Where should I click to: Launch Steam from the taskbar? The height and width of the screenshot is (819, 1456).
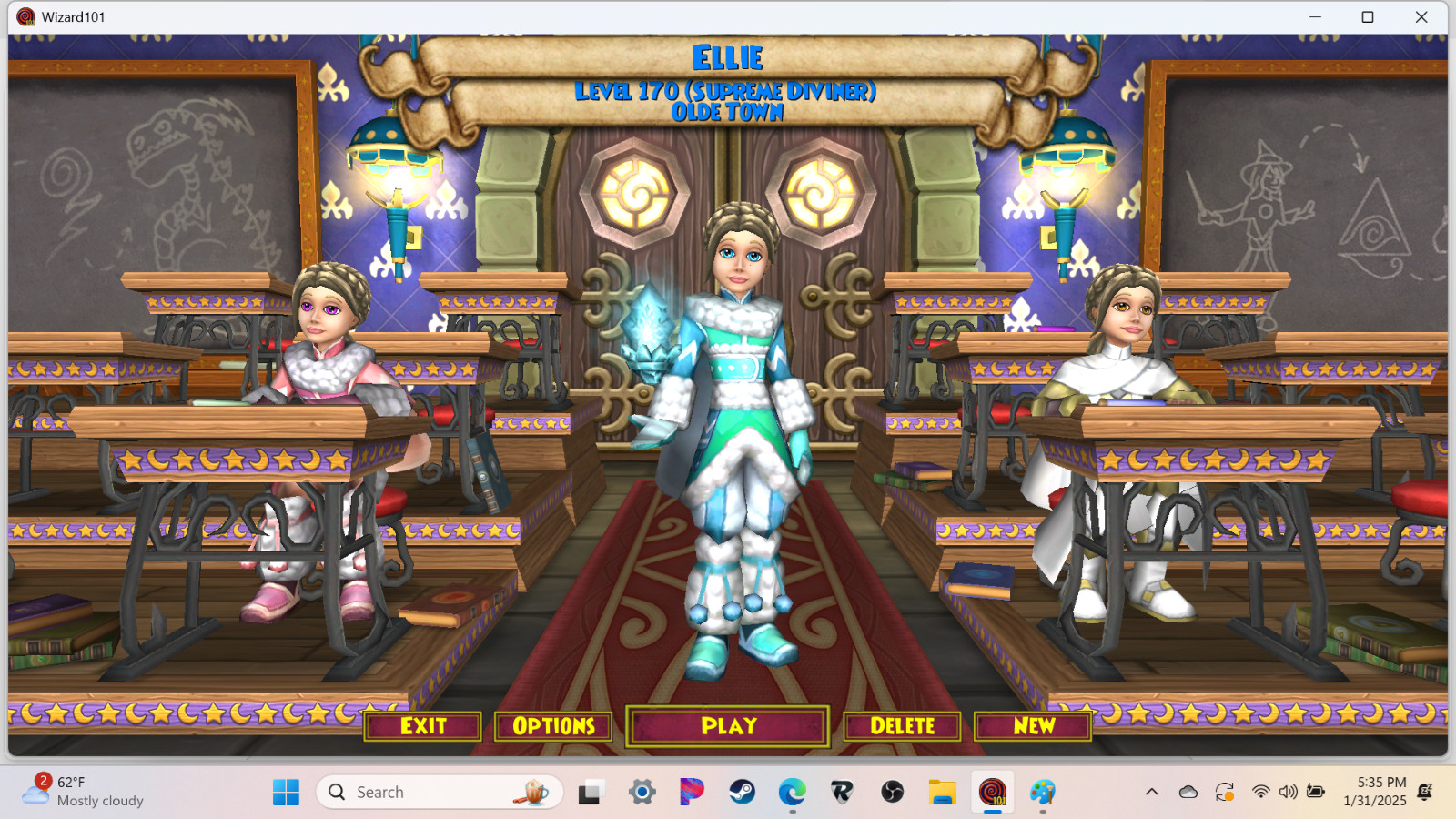tap(742, 793)
